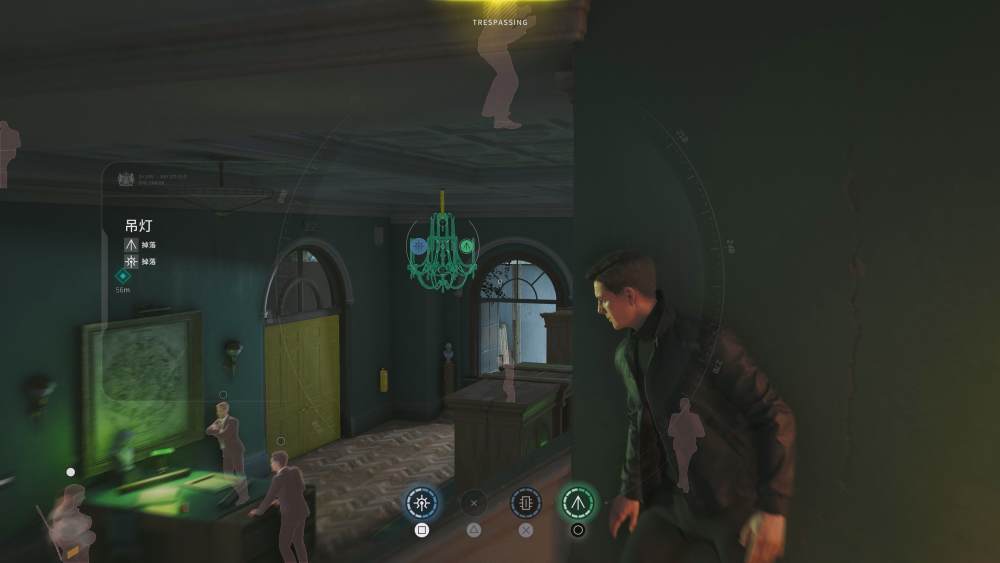
Task: Activate the chip gadget in the bottom bar
Action: 526,503
